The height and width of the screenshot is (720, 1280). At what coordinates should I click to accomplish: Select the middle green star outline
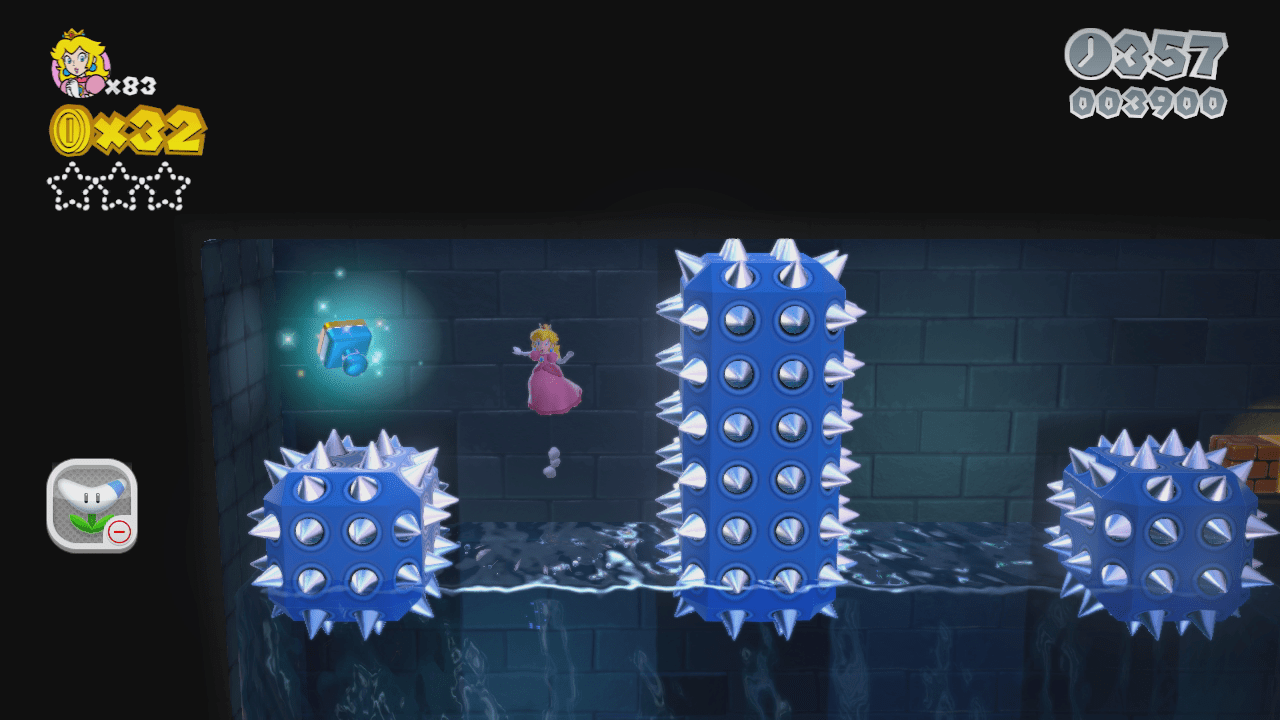coord(117,188)
